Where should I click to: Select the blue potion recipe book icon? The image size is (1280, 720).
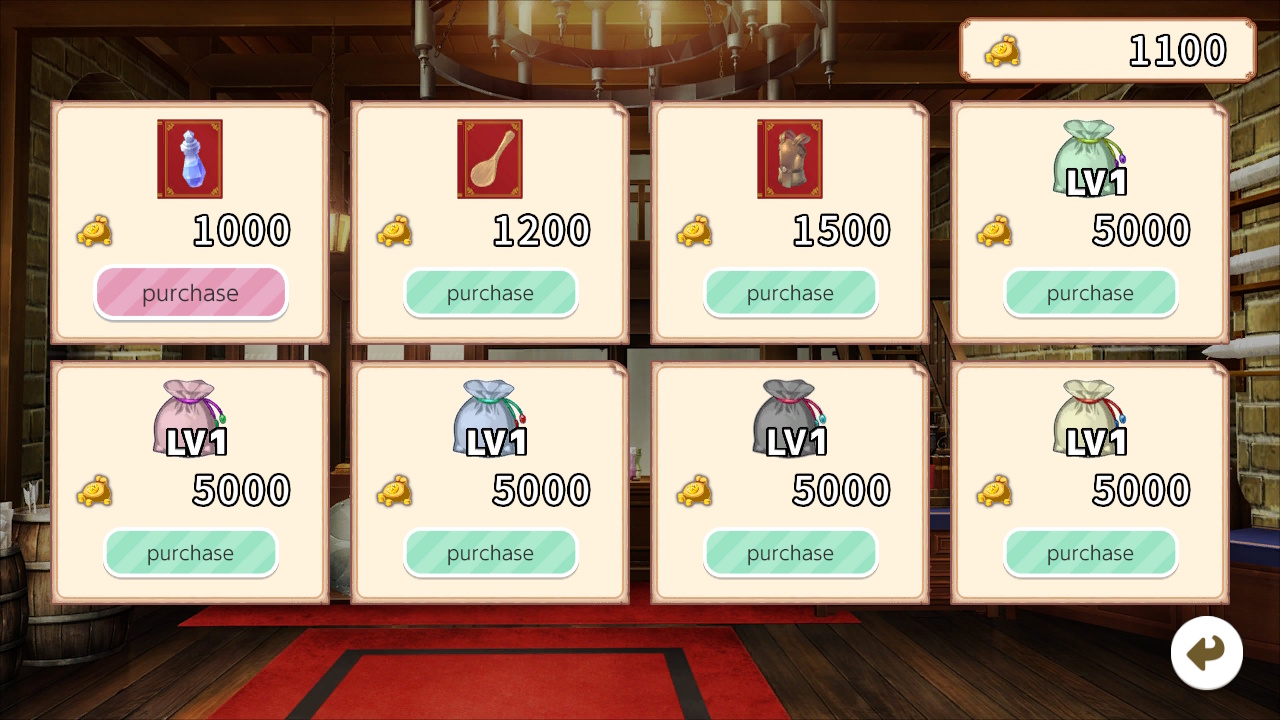pos(189,158)
